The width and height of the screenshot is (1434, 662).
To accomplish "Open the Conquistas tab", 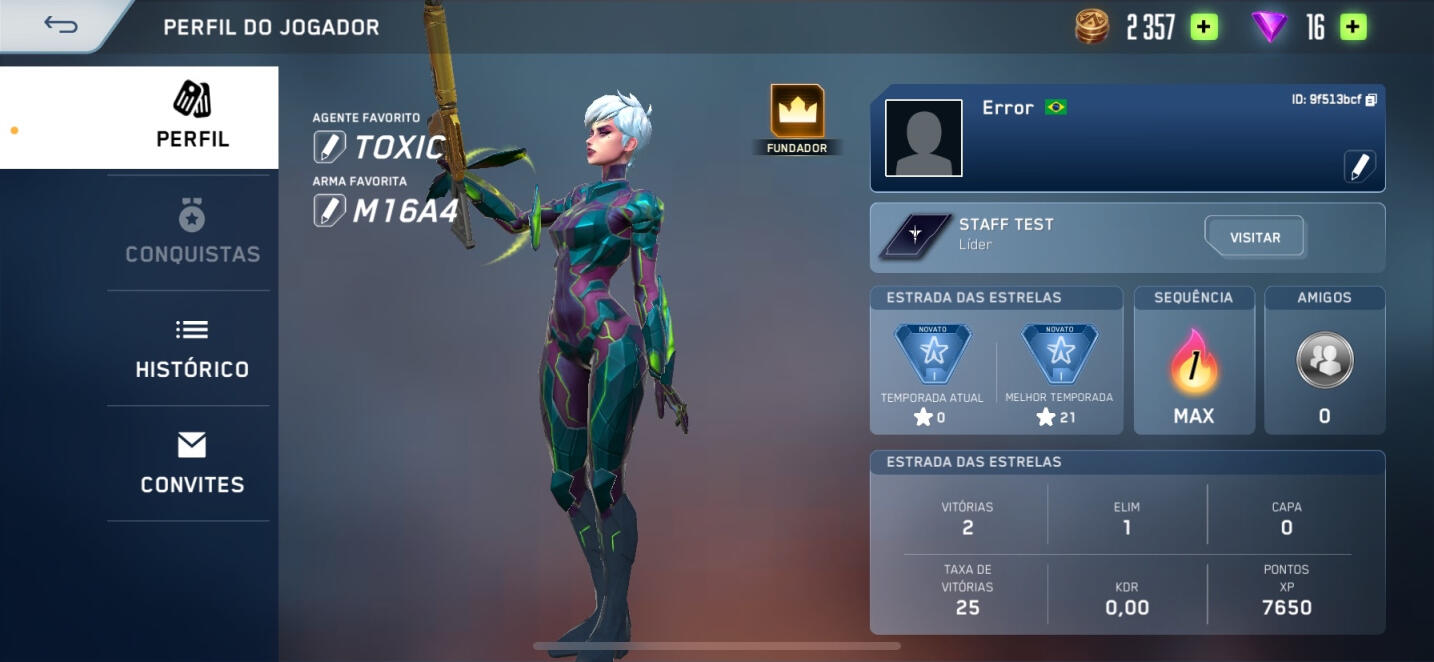I will [192, 232].
